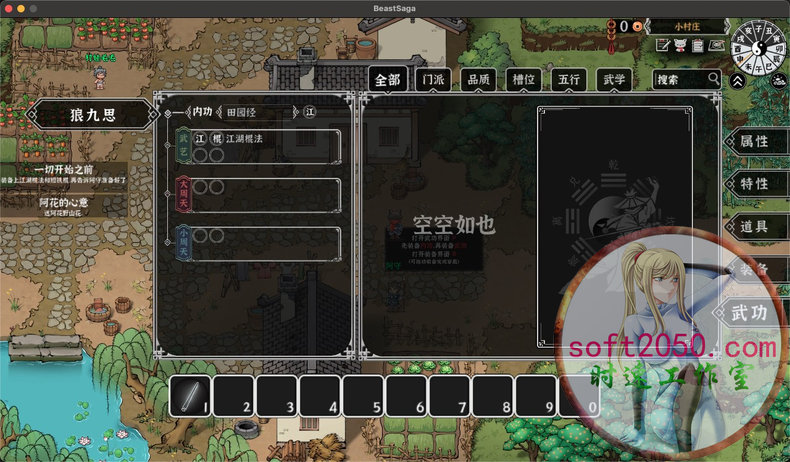Image resolution: width=790 pixels, height=462 pixels.
Task: Click the lucky cat icon
Action: [x=681, y=46]
